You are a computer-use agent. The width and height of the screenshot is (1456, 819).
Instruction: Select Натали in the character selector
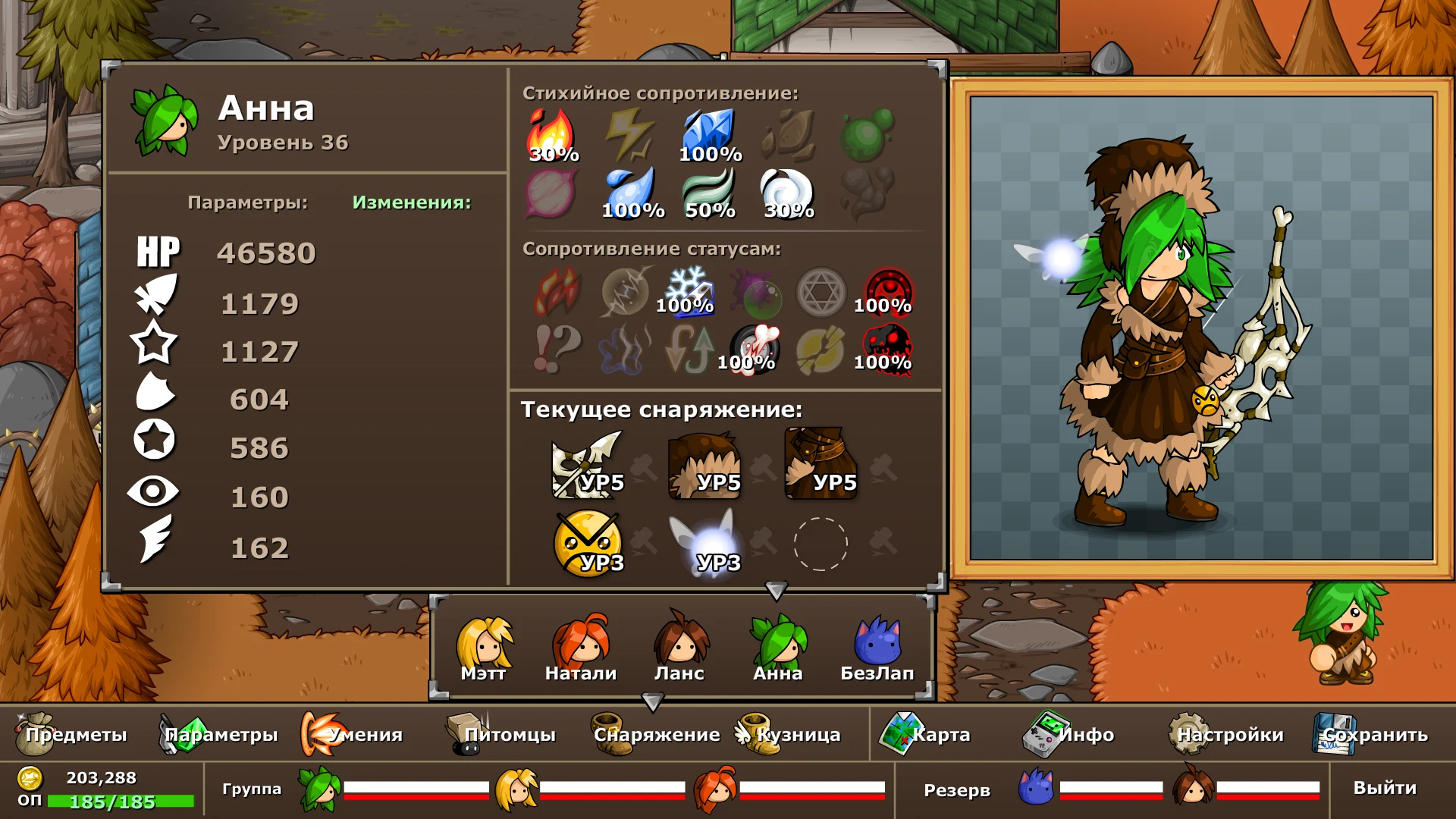click(x=581, y=648)
